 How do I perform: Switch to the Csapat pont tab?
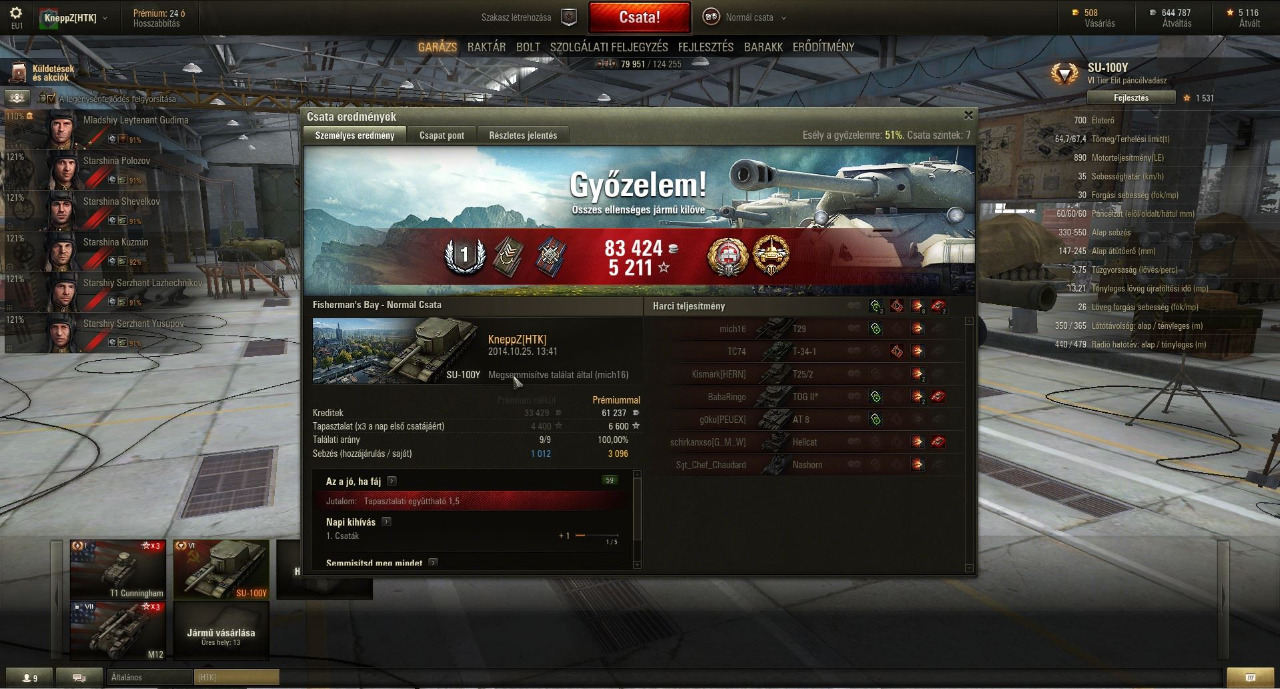[441, 135]
